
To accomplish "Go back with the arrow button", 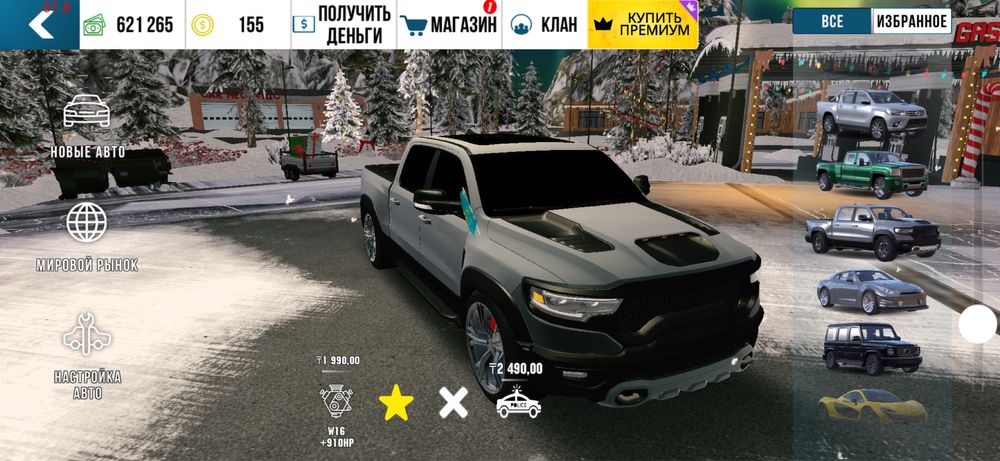I will [39, 24].
